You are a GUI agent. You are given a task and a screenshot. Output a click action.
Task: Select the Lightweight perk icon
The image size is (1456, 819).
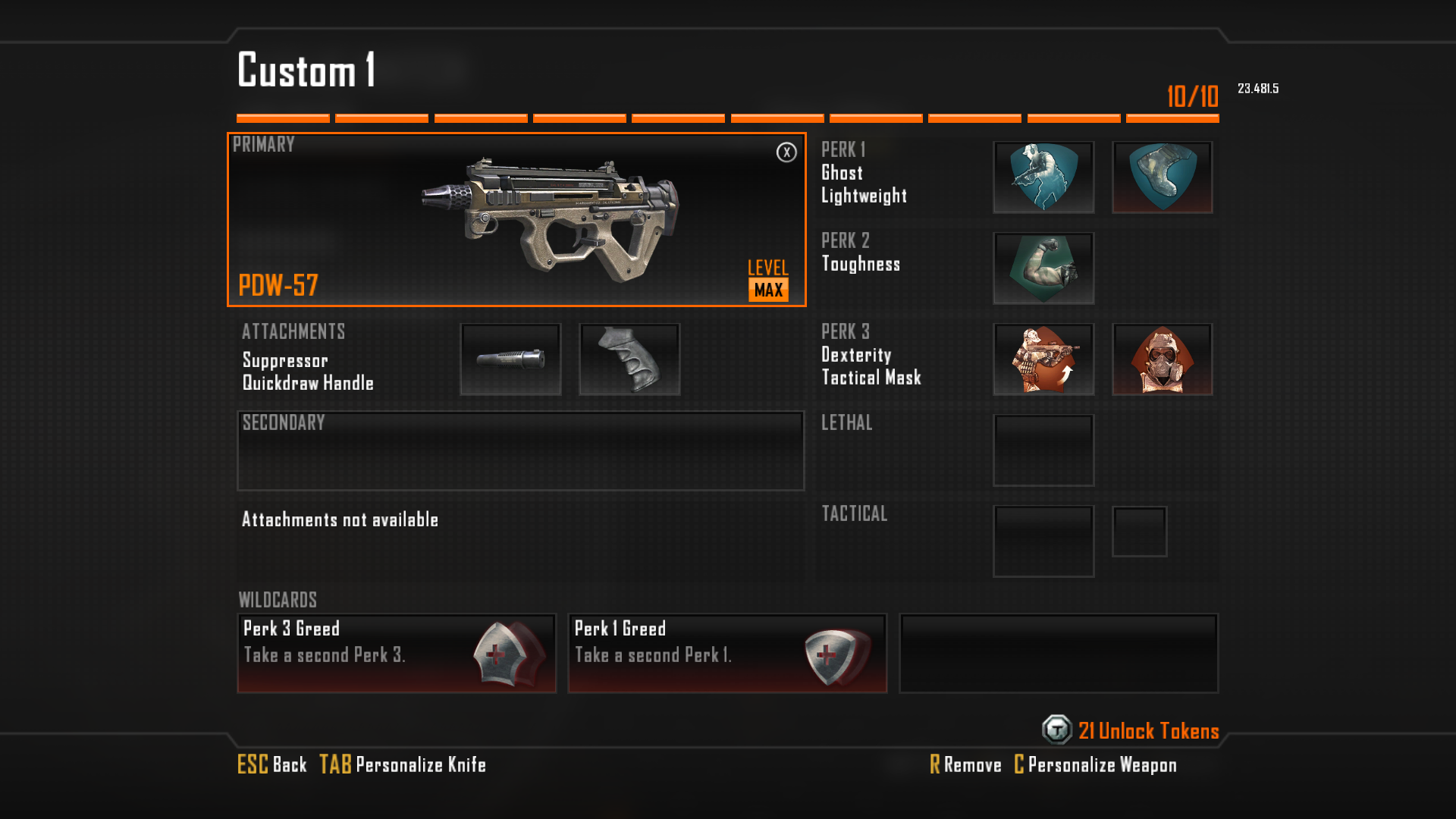(x=1162, y=177)
